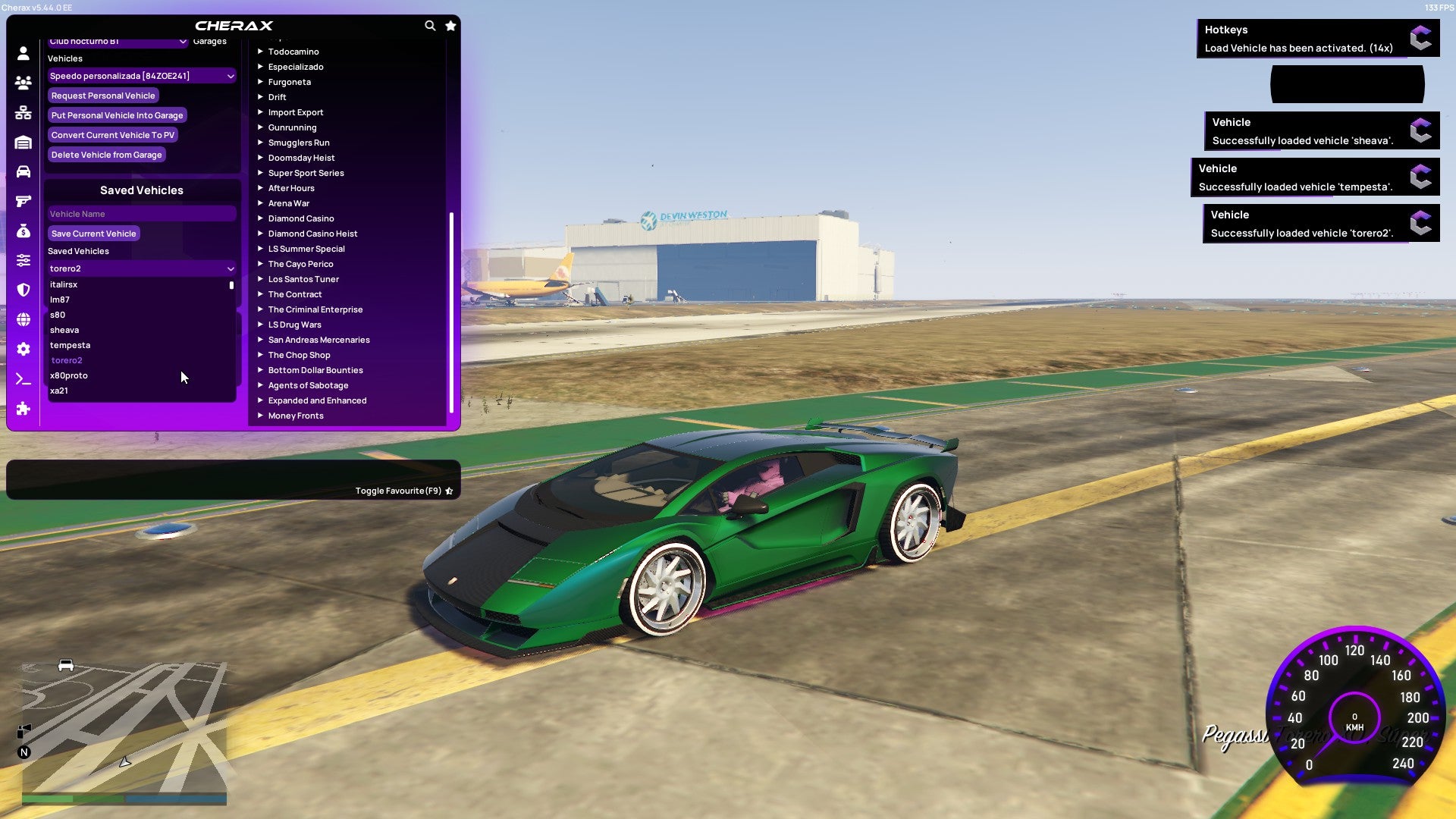Select the money bag icon
The image size is (1456, 819).
point(23,231)
